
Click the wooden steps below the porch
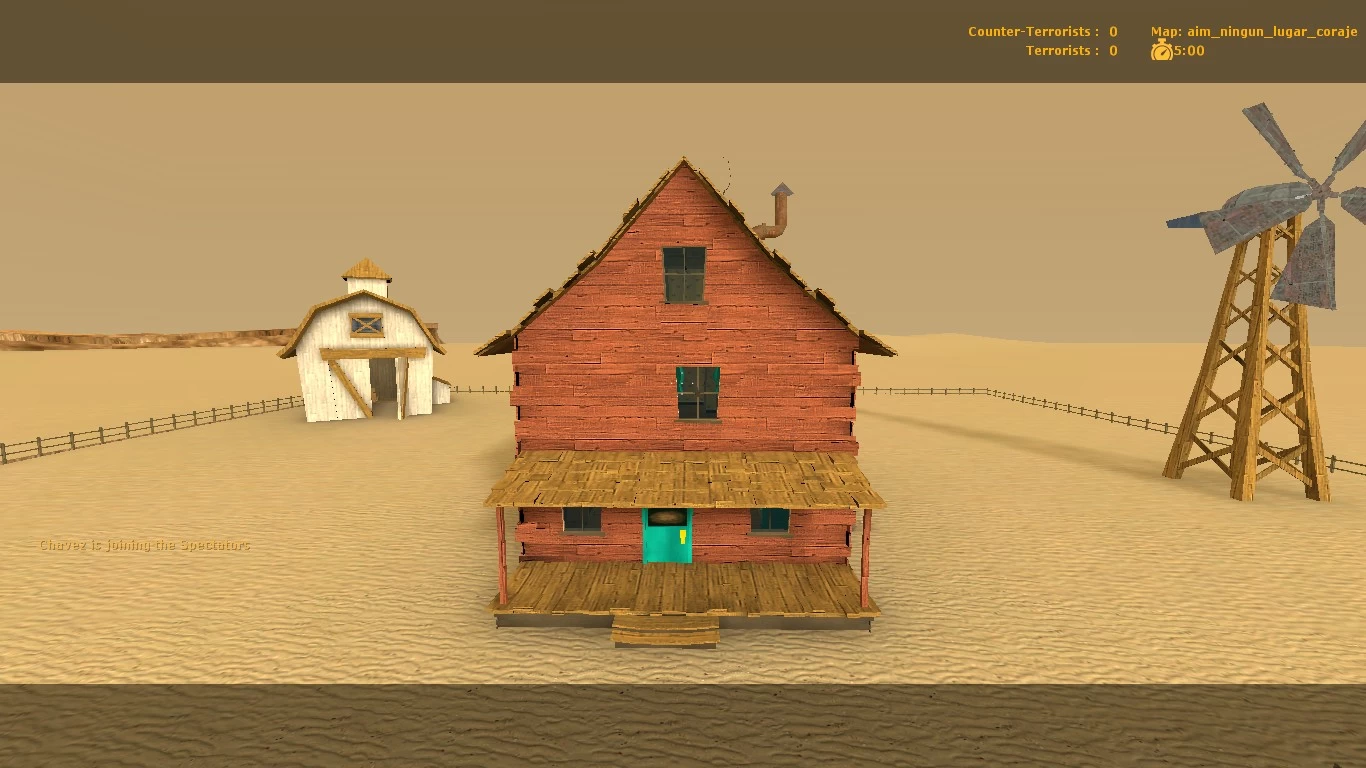(663, 630)
